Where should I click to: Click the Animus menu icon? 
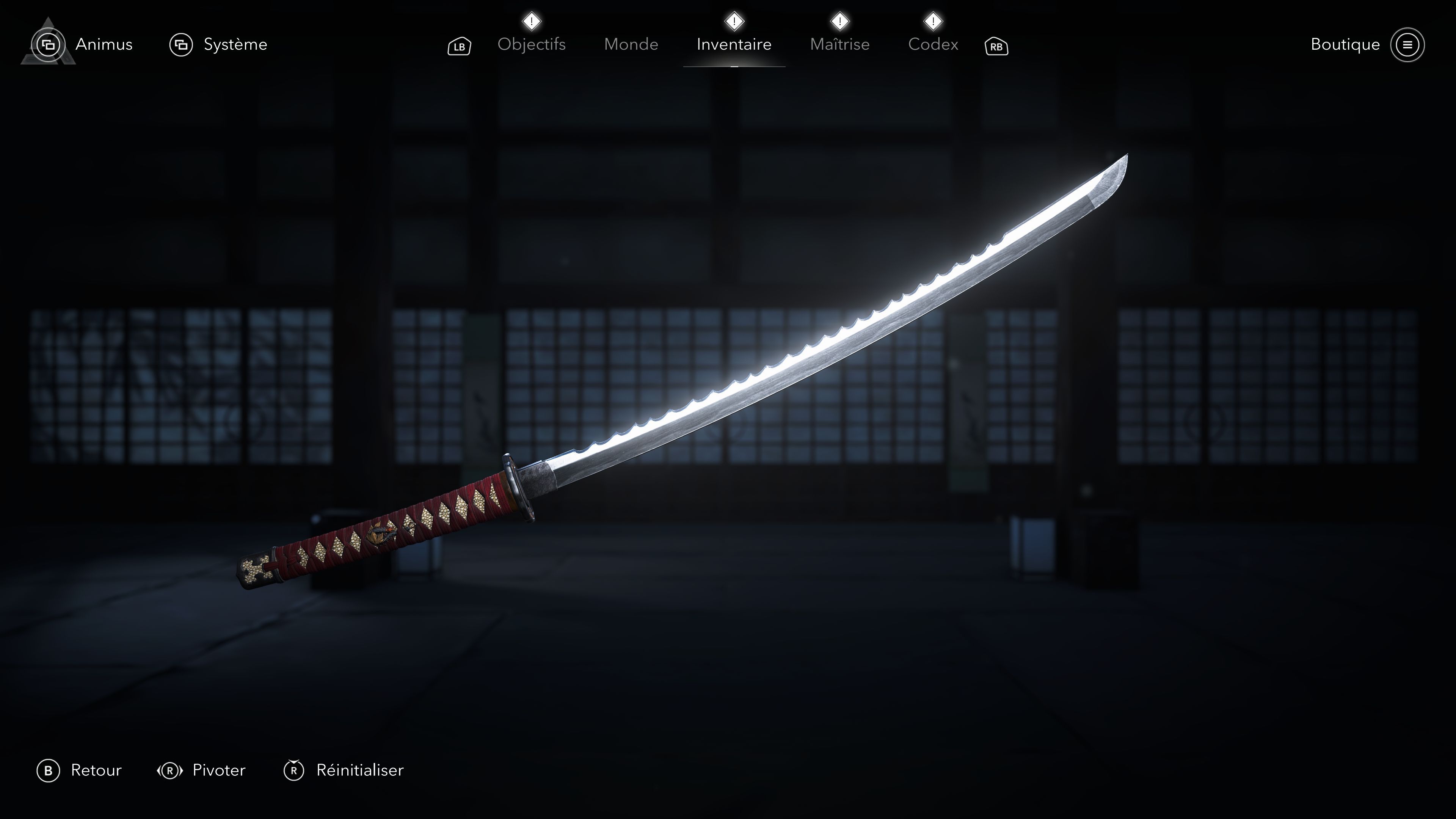[47, 45]
